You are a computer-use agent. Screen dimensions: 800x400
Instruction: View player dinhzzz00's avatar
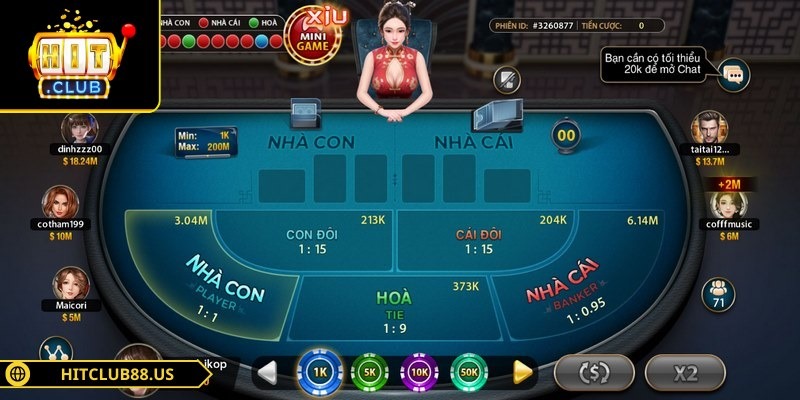click(x=79, y=128)
